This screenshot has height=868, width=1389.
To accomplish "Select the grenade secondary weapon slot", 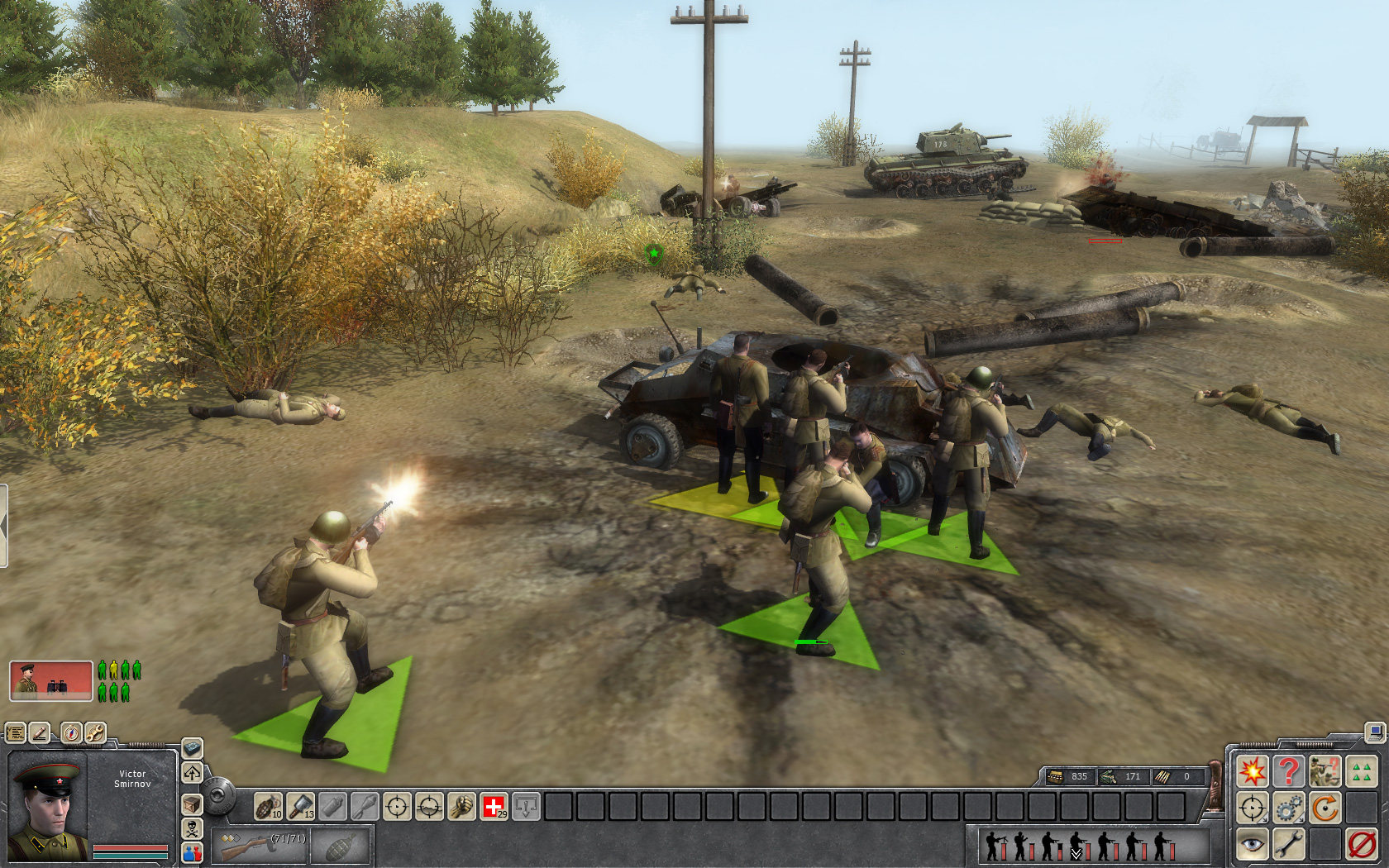I will [341, 845].
